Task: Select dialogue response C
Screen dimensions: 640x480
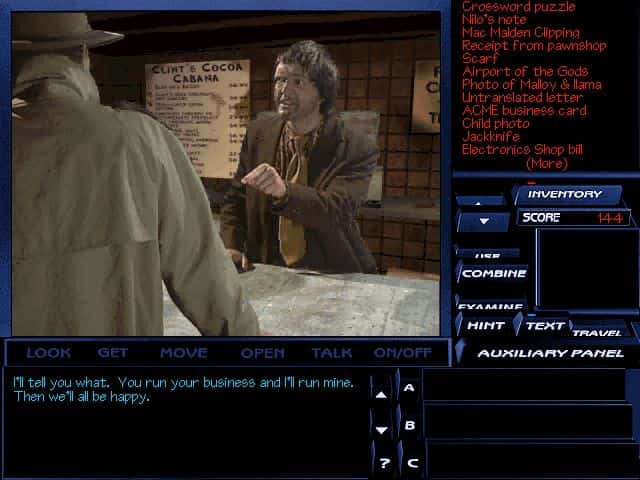Action: (411, 463)
